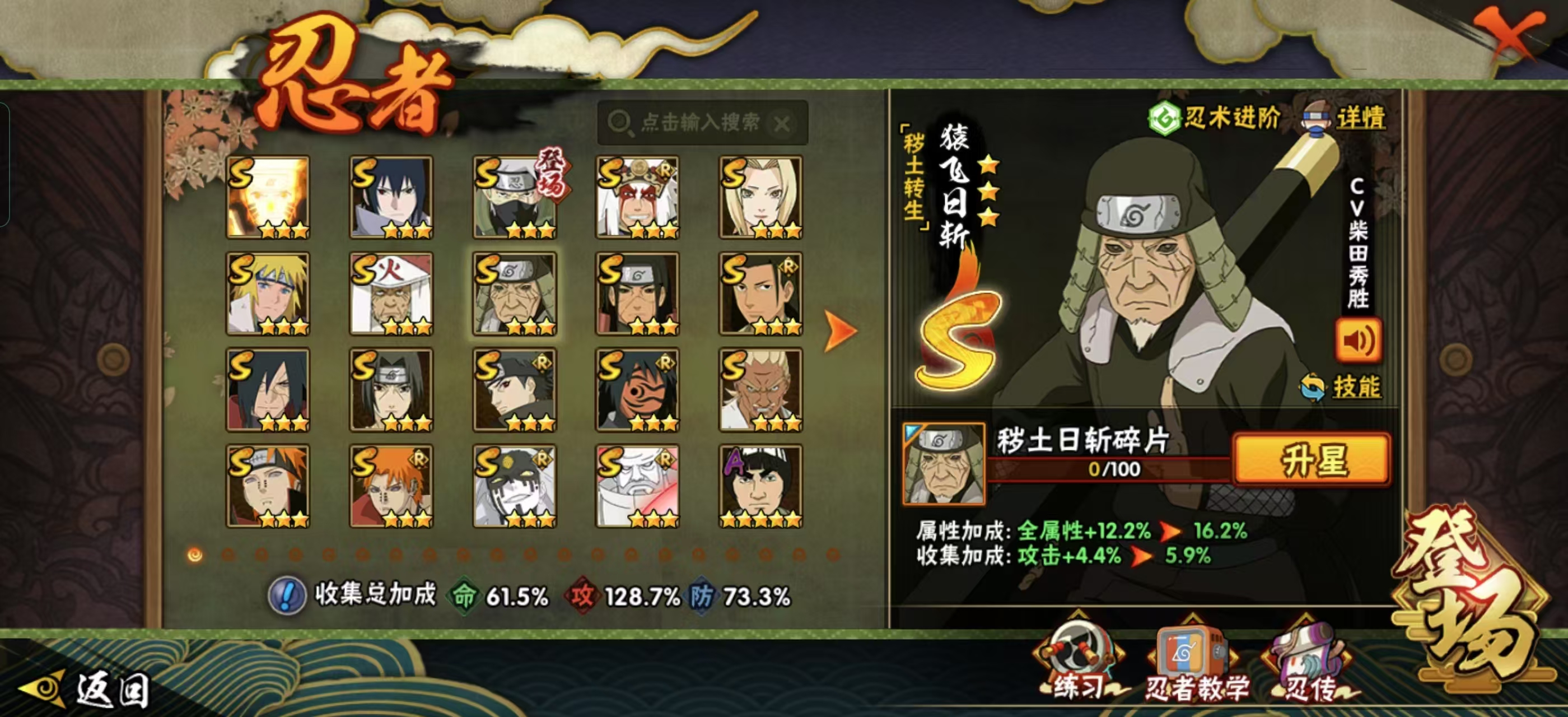1568x717 pixels.
Task: Go to next ninja page arrow
Action: pos(841,331)
